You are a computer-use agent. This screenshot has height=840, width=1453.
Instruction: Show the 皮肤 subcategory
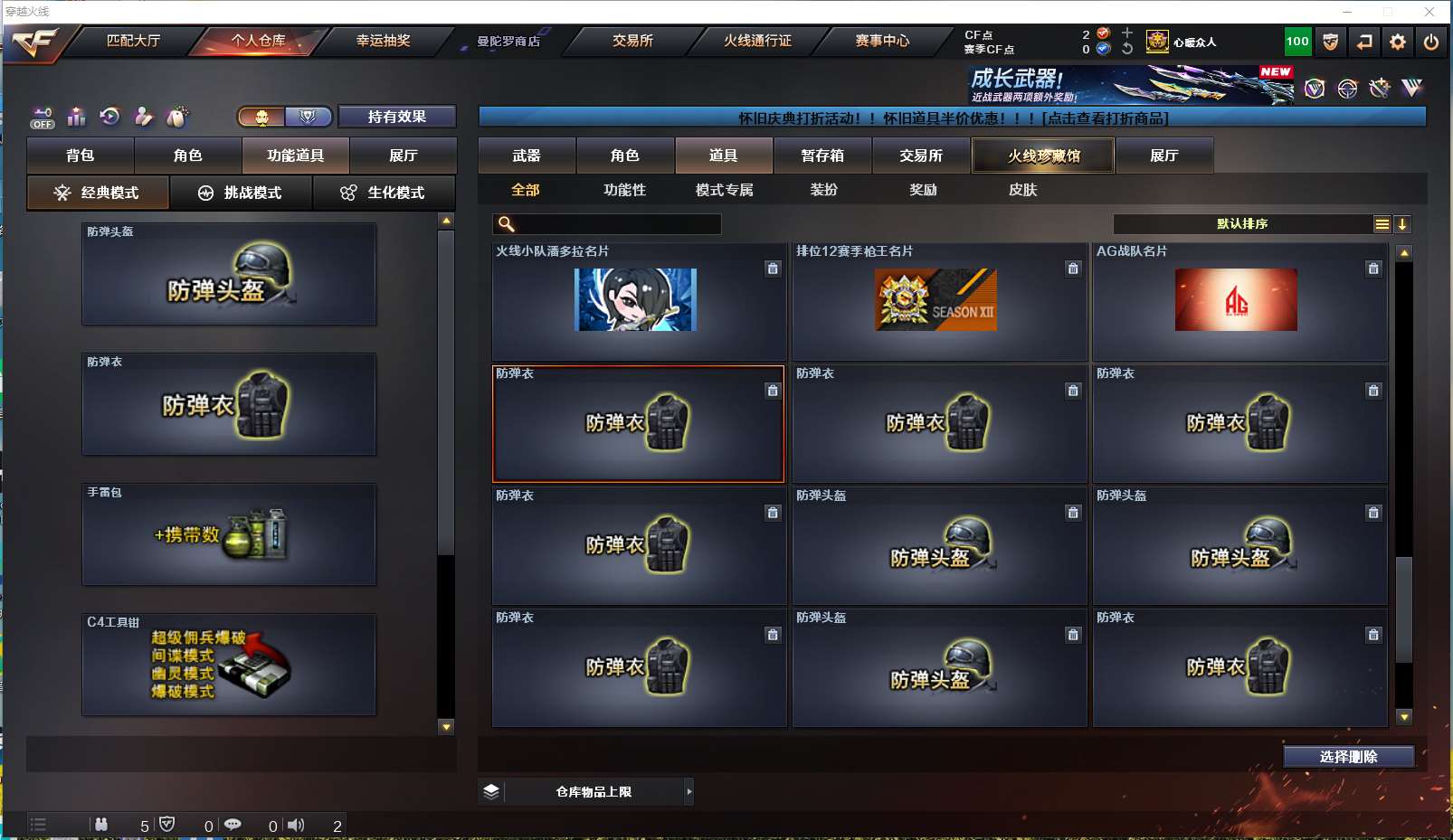[x=1022, y=190]
